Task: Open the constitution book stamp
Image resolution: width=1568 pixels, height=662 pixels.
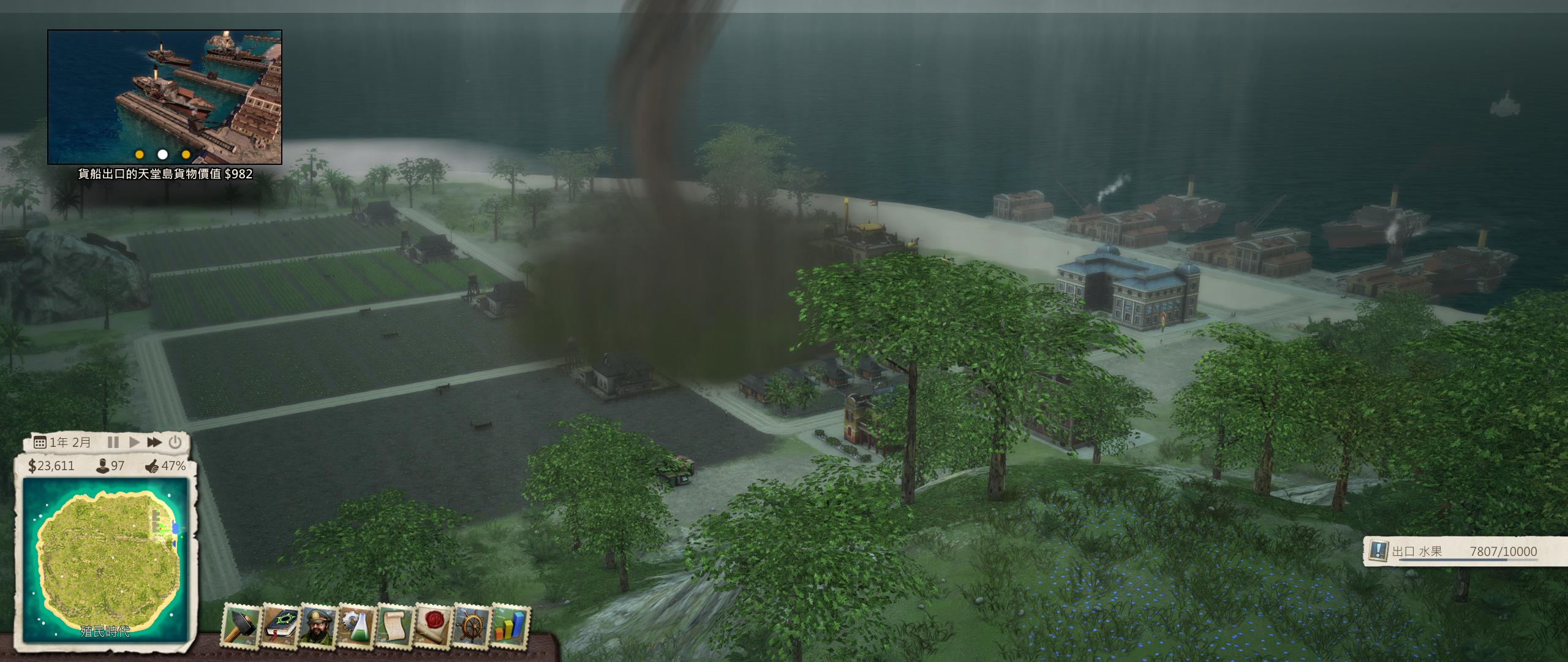Action: (279, 625)
